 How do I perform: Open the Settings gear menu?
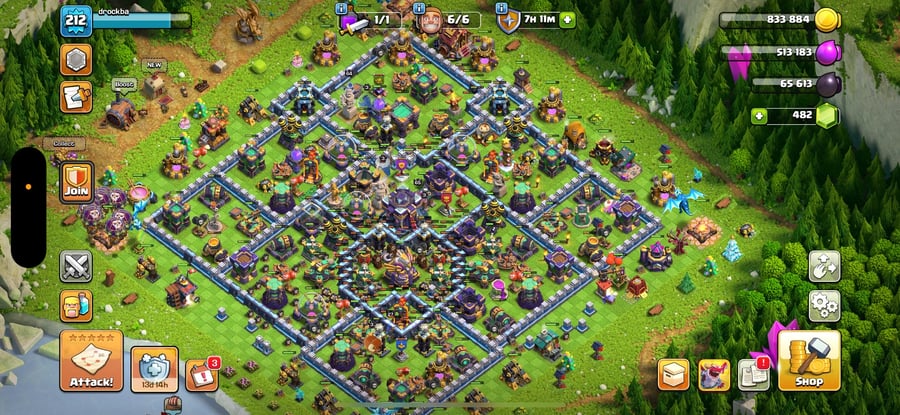[x=824, y=303]
